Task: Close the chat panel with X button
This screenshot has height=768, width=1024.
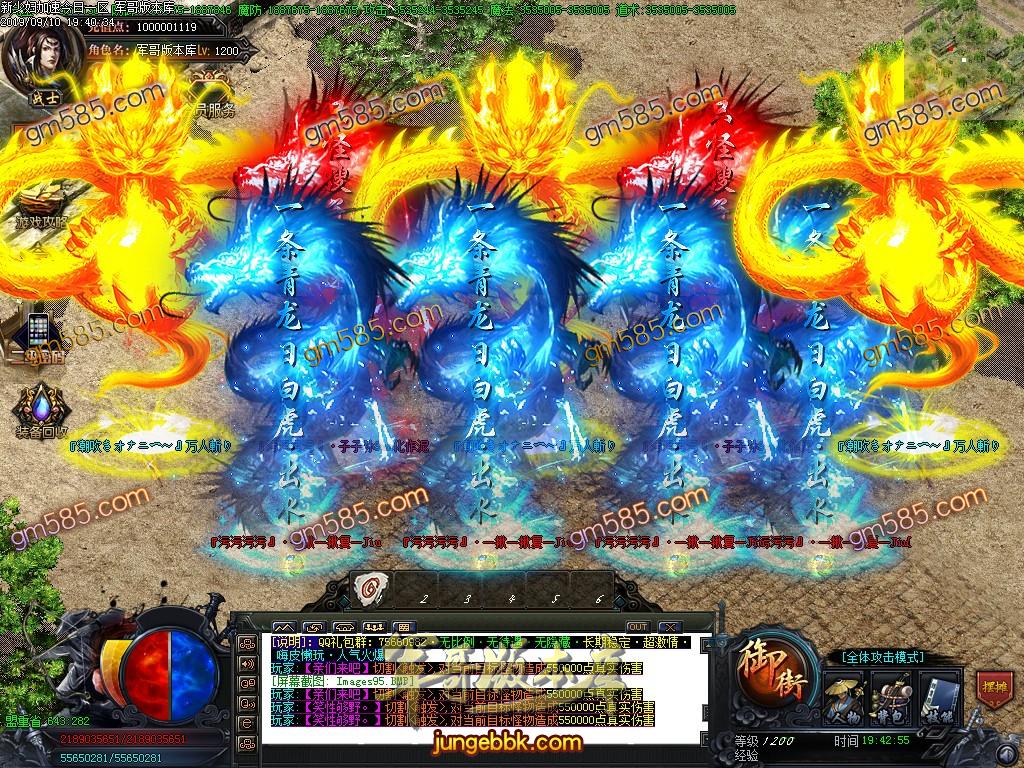Action: tap(669, 627)
